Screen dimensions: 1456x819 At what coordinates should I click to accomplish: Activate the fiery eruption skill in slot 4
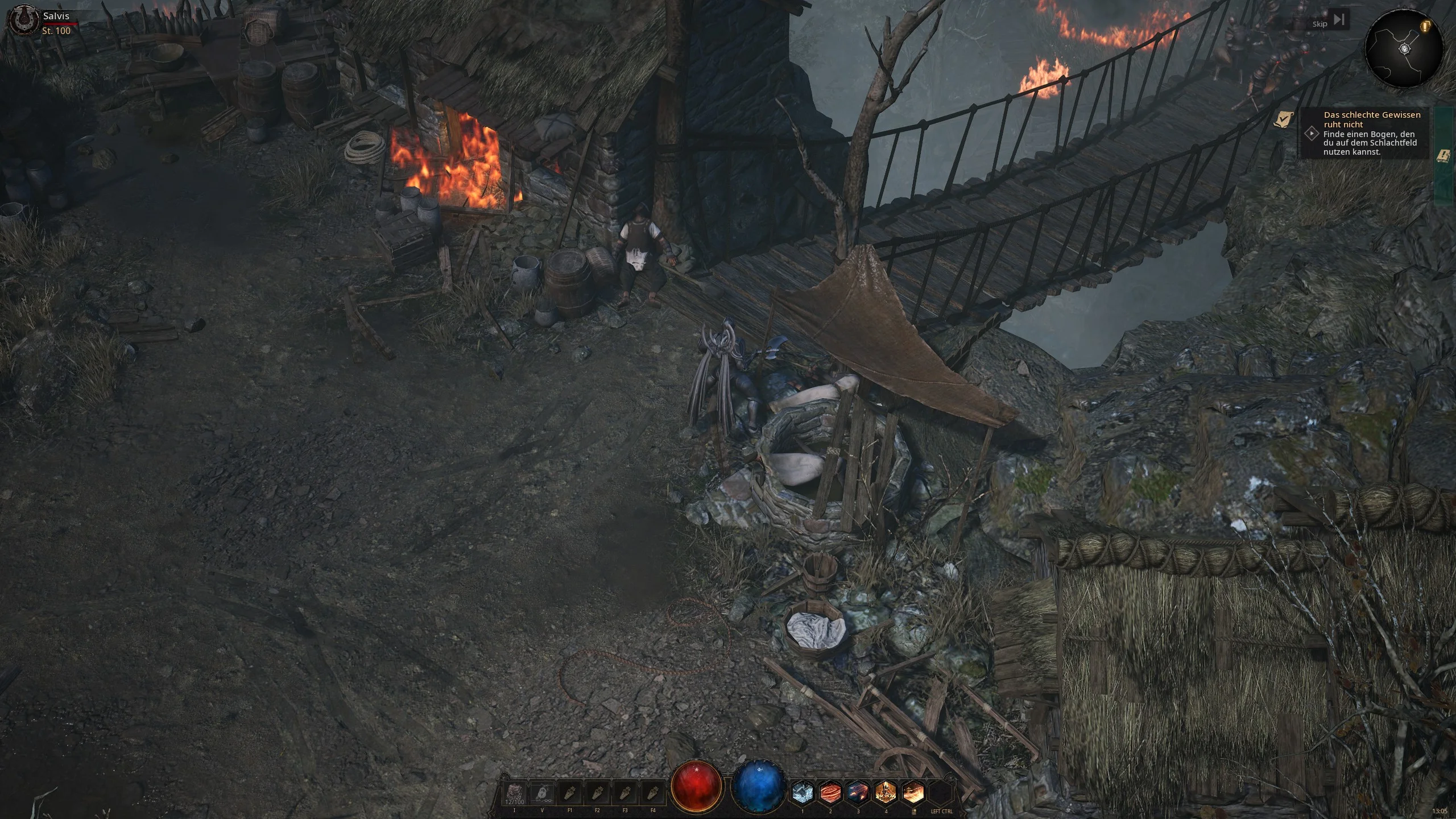(886, 792)
